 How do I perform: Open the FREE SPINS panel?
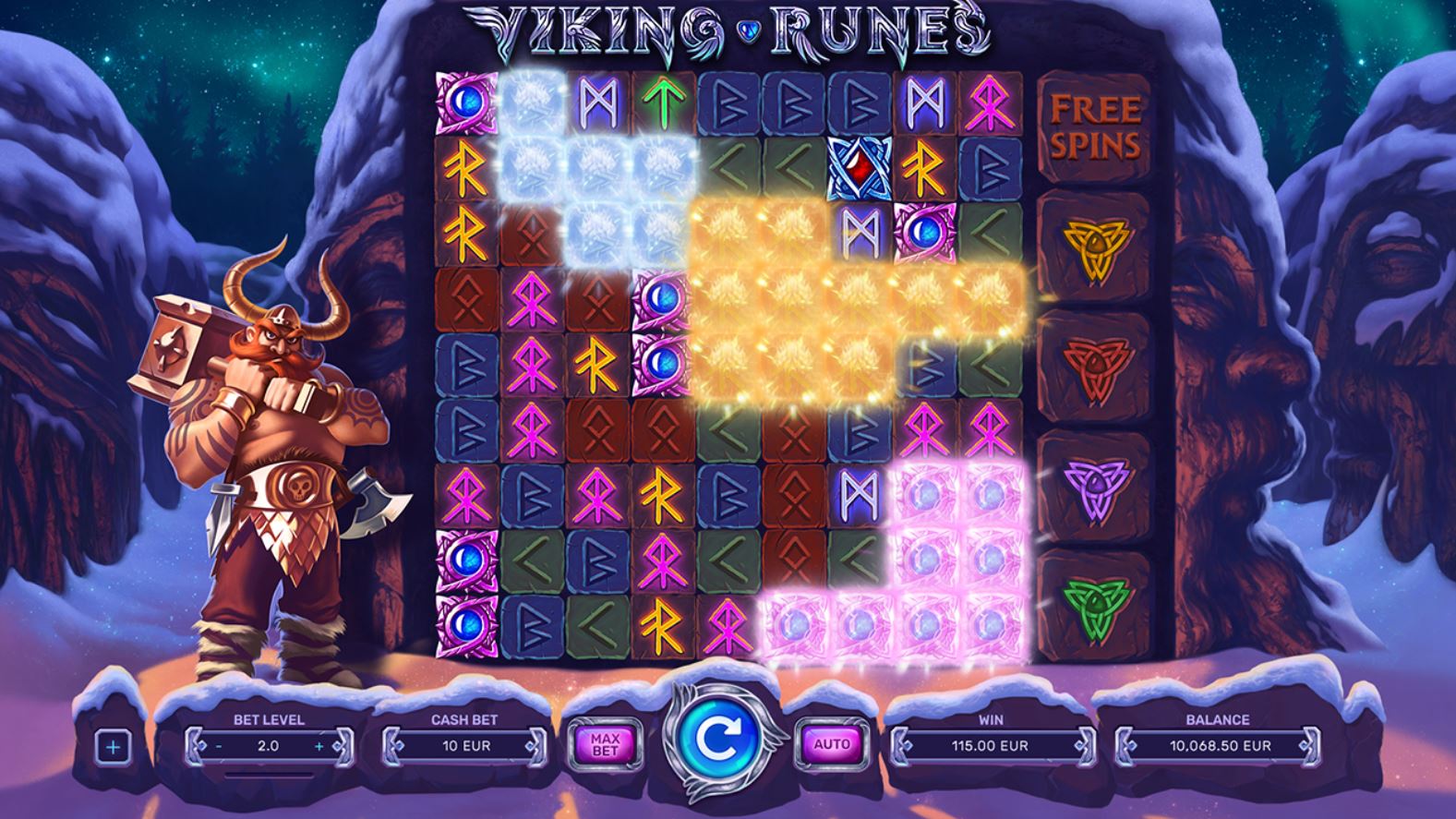point(1095,125)
